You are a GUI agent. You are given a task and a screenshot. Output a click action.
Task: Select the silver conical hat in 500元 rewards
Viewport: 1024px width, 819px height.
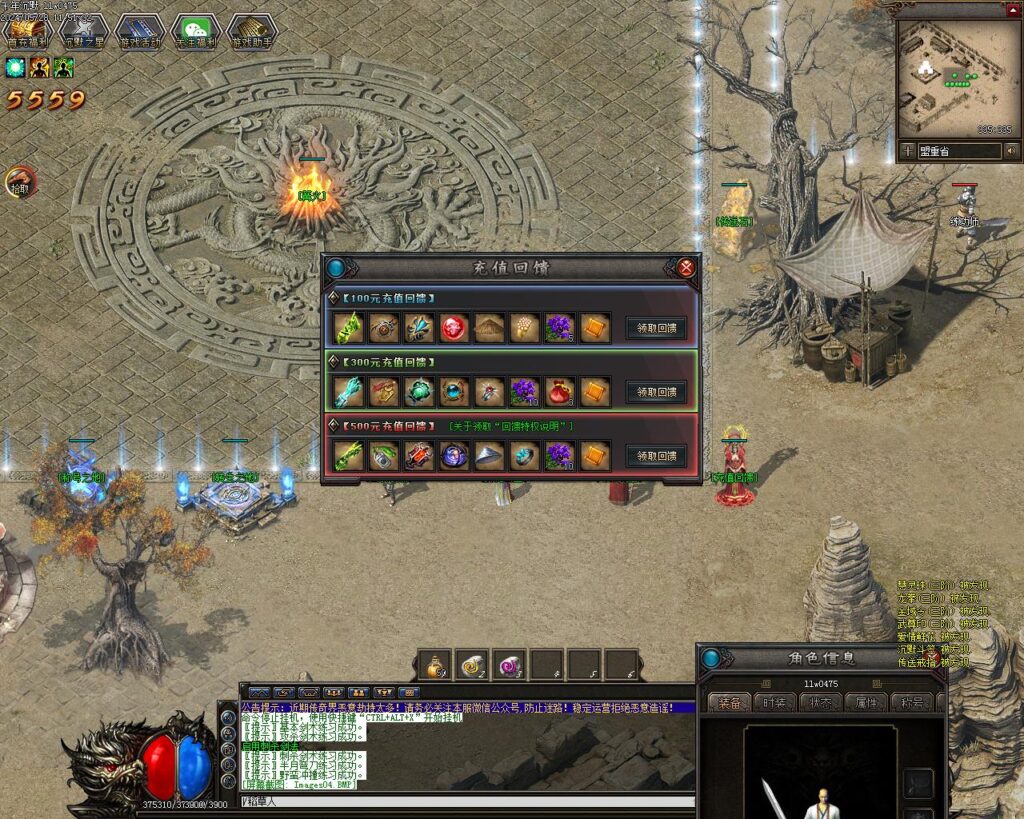pyautogui.click(x=490, y=456)
